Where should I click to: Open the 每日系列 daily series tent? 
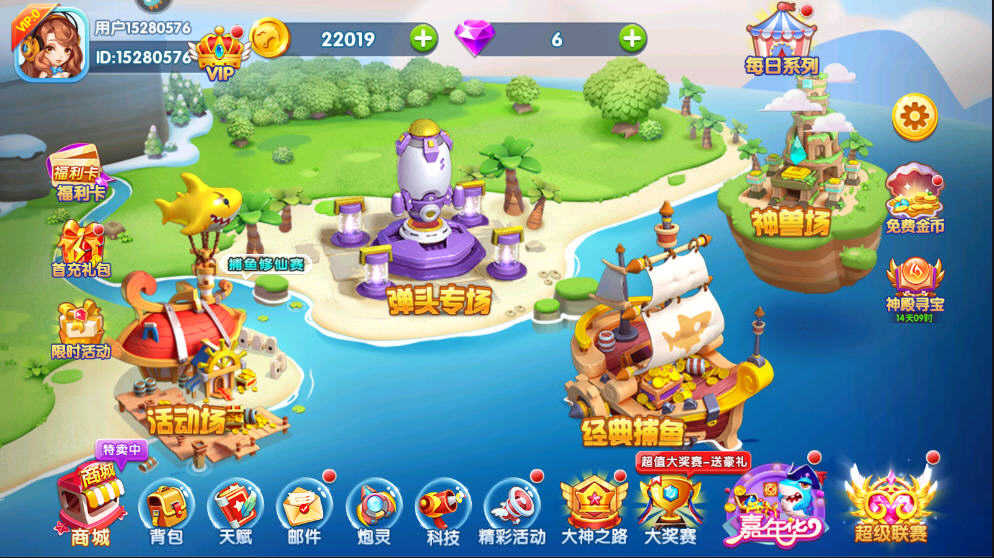coord(781,40)
